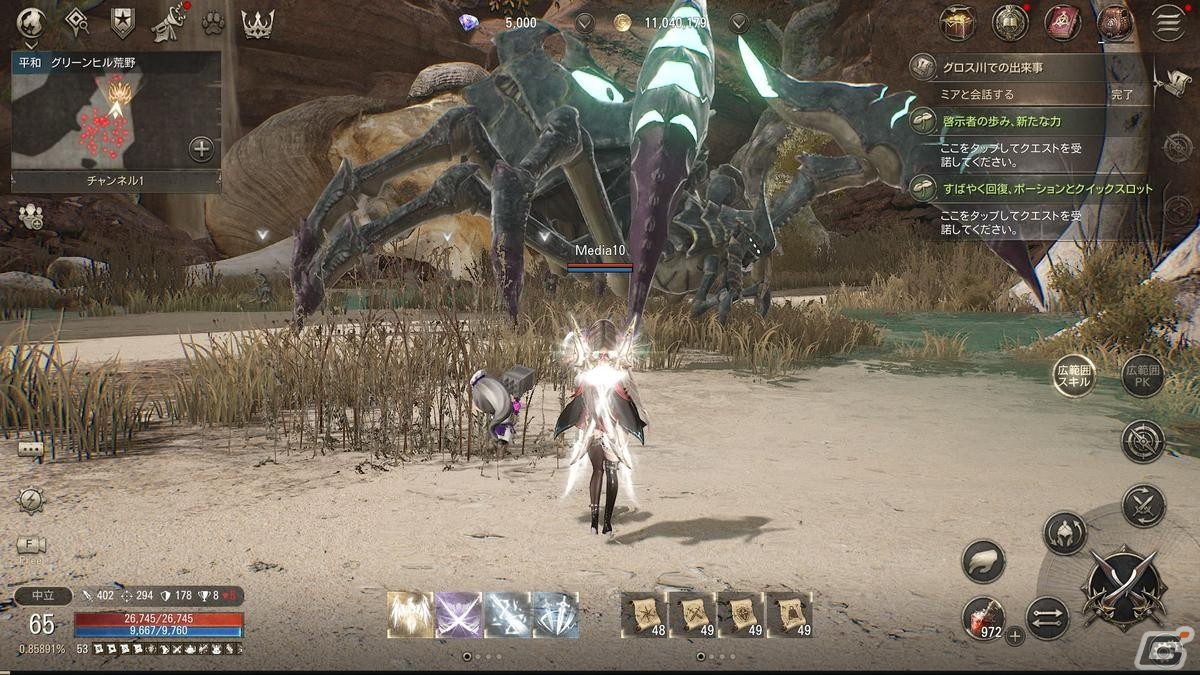1200x675 pixels.
Task: Use the first scroll slot with 48
Action: click(x=645, y=614)
